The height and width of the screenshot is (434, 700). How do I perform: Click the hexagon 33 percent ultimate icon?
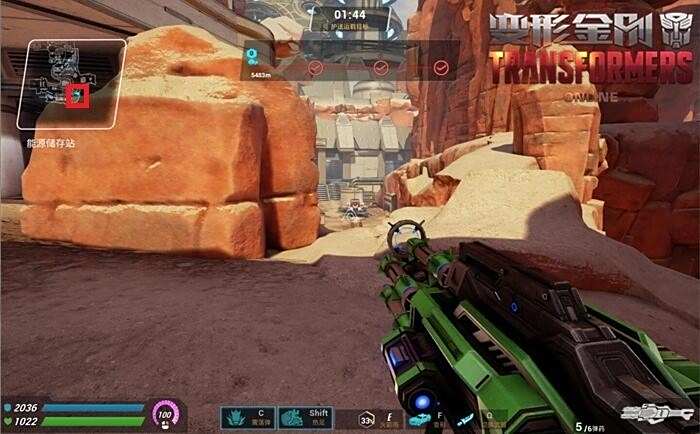[x=367, y=420]
